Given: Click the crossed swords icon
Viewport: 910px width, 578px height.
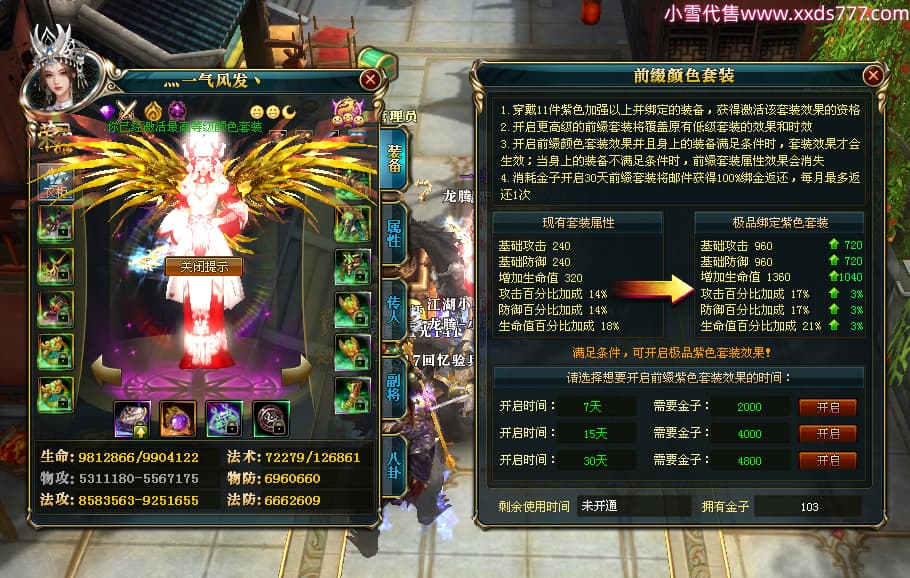Looking at the screenshot, I should [128, 110].
